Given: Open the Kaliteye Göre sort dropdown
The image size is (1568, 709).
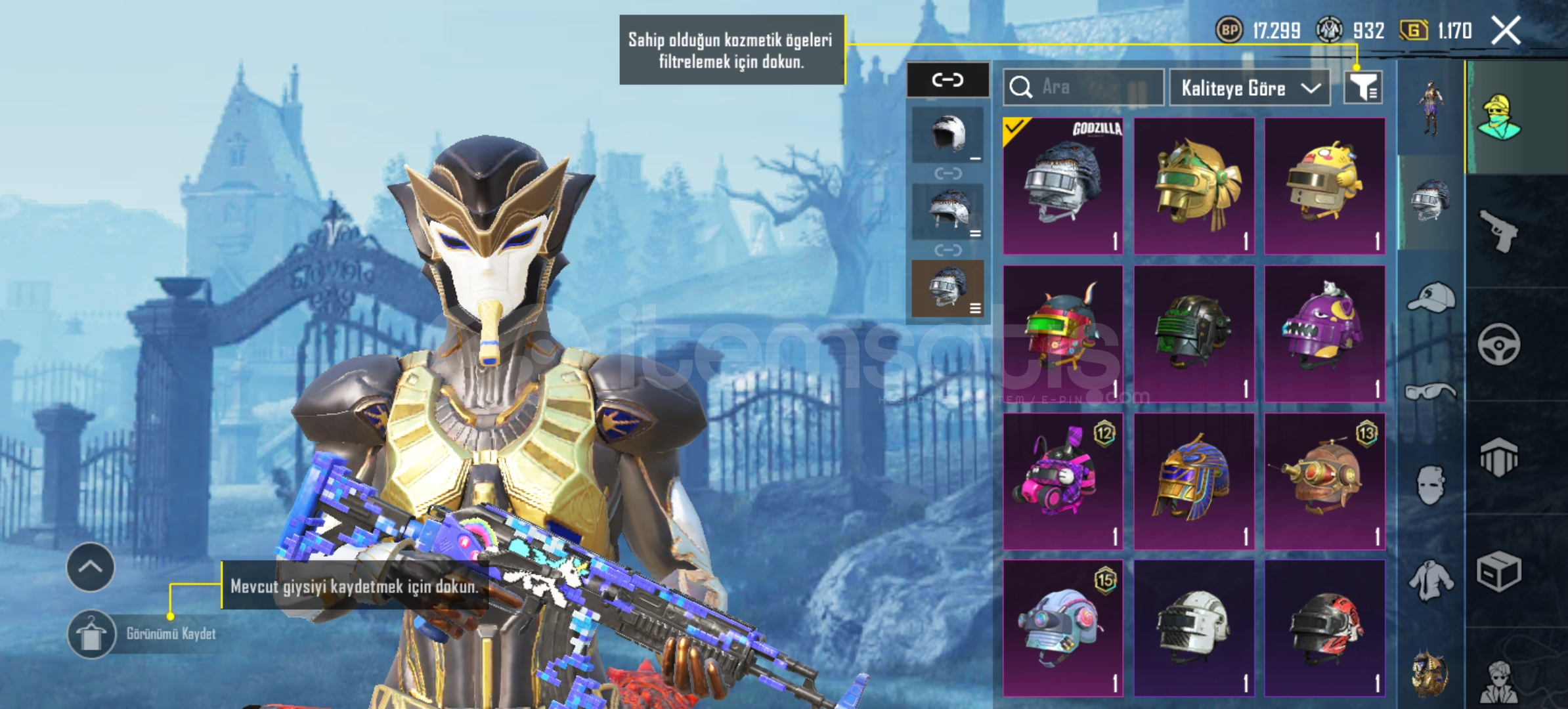Looking at the screenshot, I should 1250,87.
